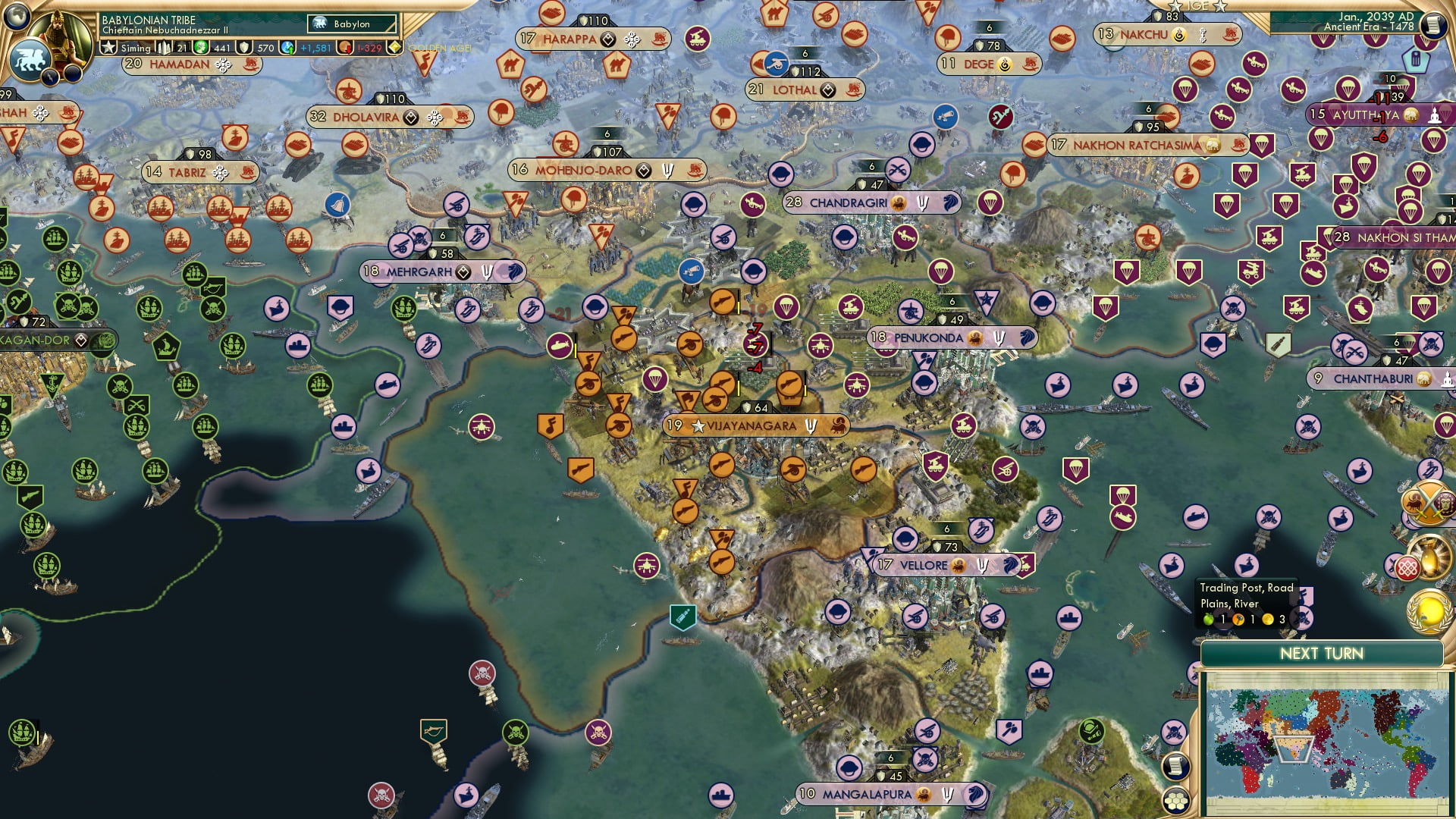Click the red unhappiness face indicator
The height and width of the screenshot is (819, 1456).
(345, 47)
